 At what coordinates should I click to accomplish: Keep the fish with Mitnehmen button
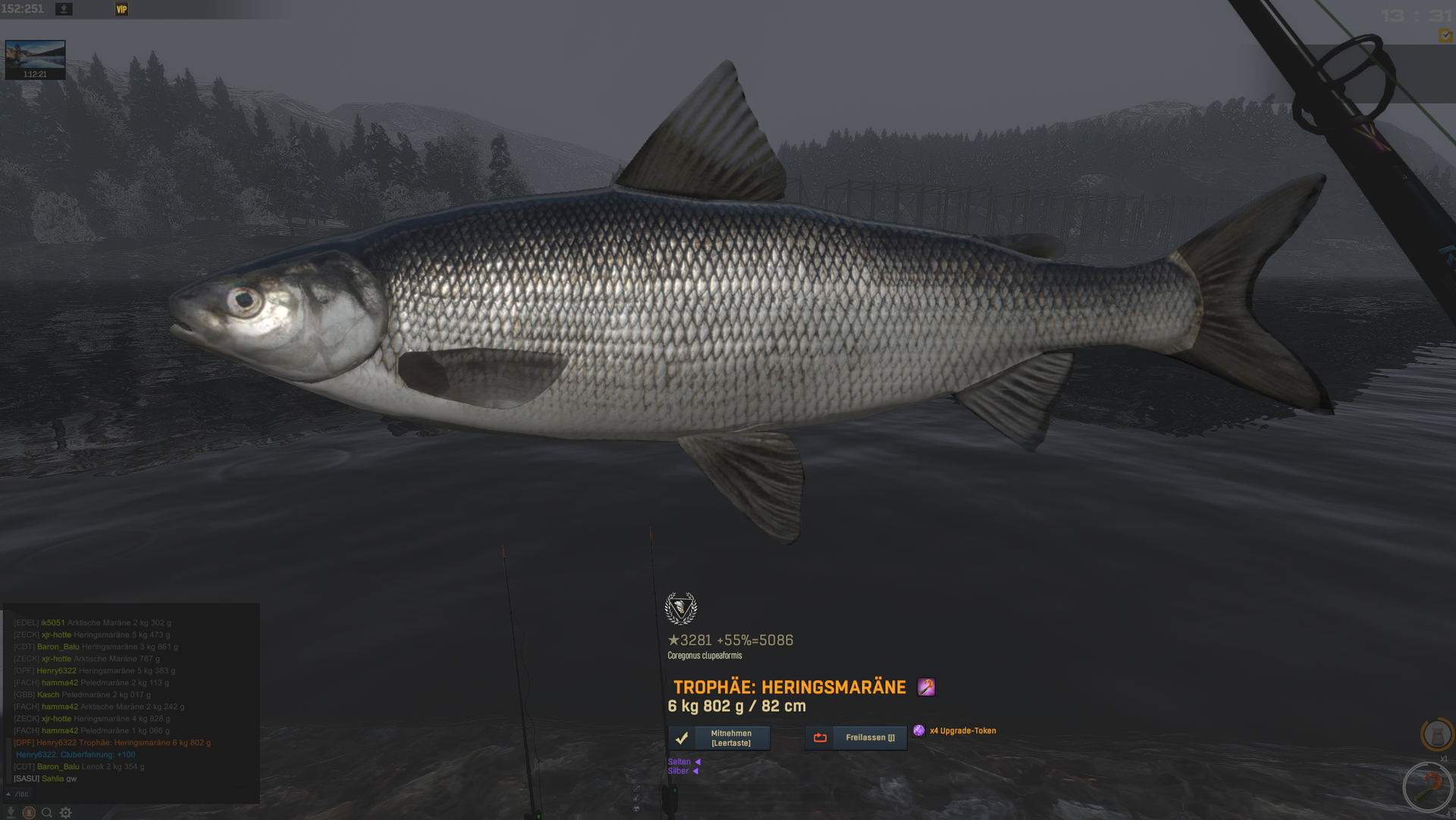click(719, 738)
